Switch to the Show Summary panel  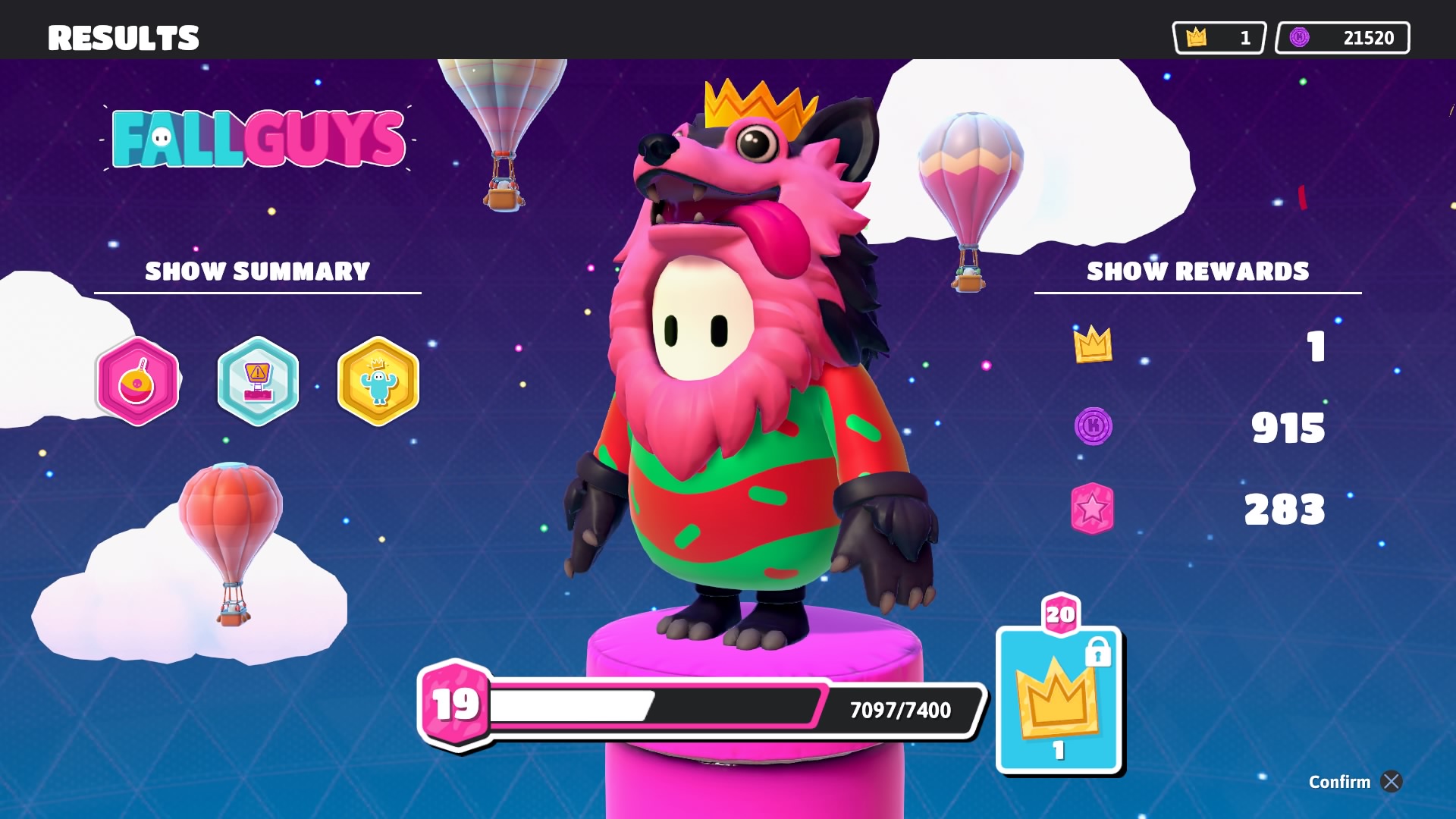pos(257,271)
